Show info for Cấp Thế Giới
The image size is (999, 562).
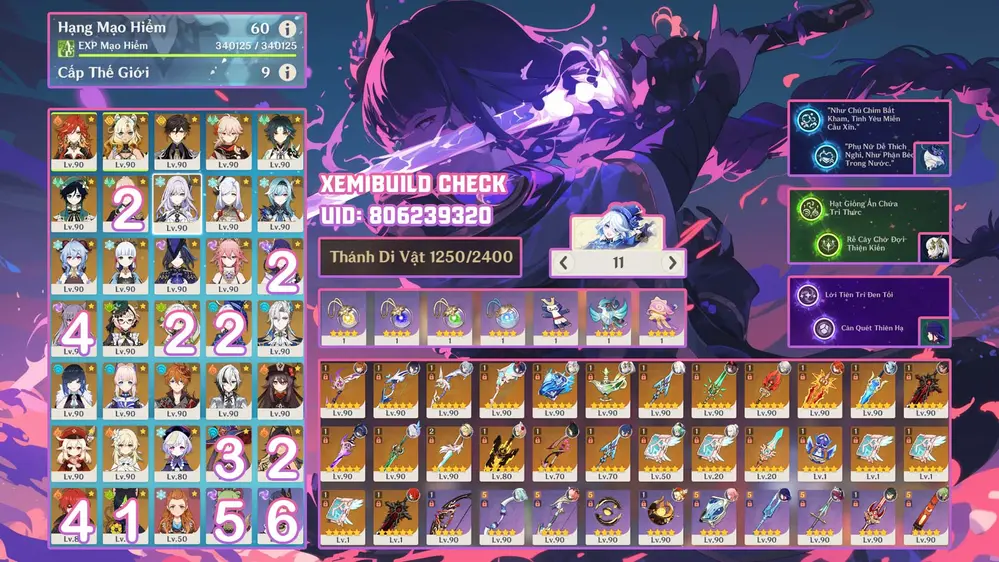point(288,72)
